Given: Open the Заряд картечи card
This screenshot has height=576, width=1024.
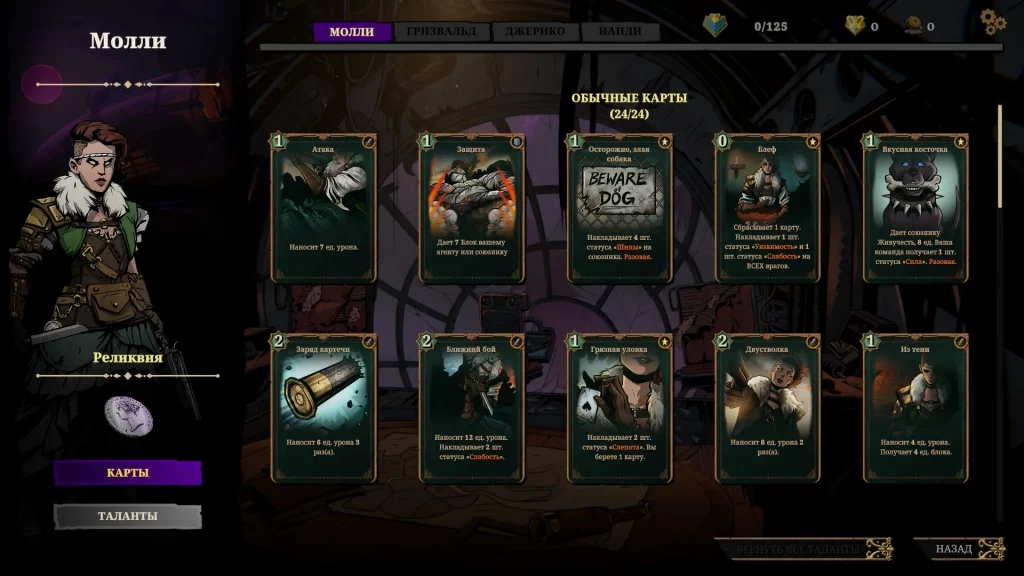Looking at the screenshot, I should 323,408.
